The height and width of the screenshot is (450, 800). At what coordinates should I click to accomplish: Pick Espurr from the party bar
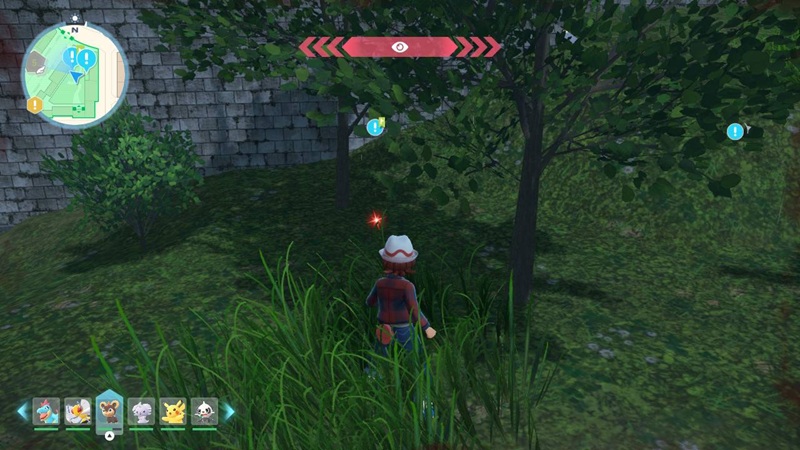[x=141, y=410]
